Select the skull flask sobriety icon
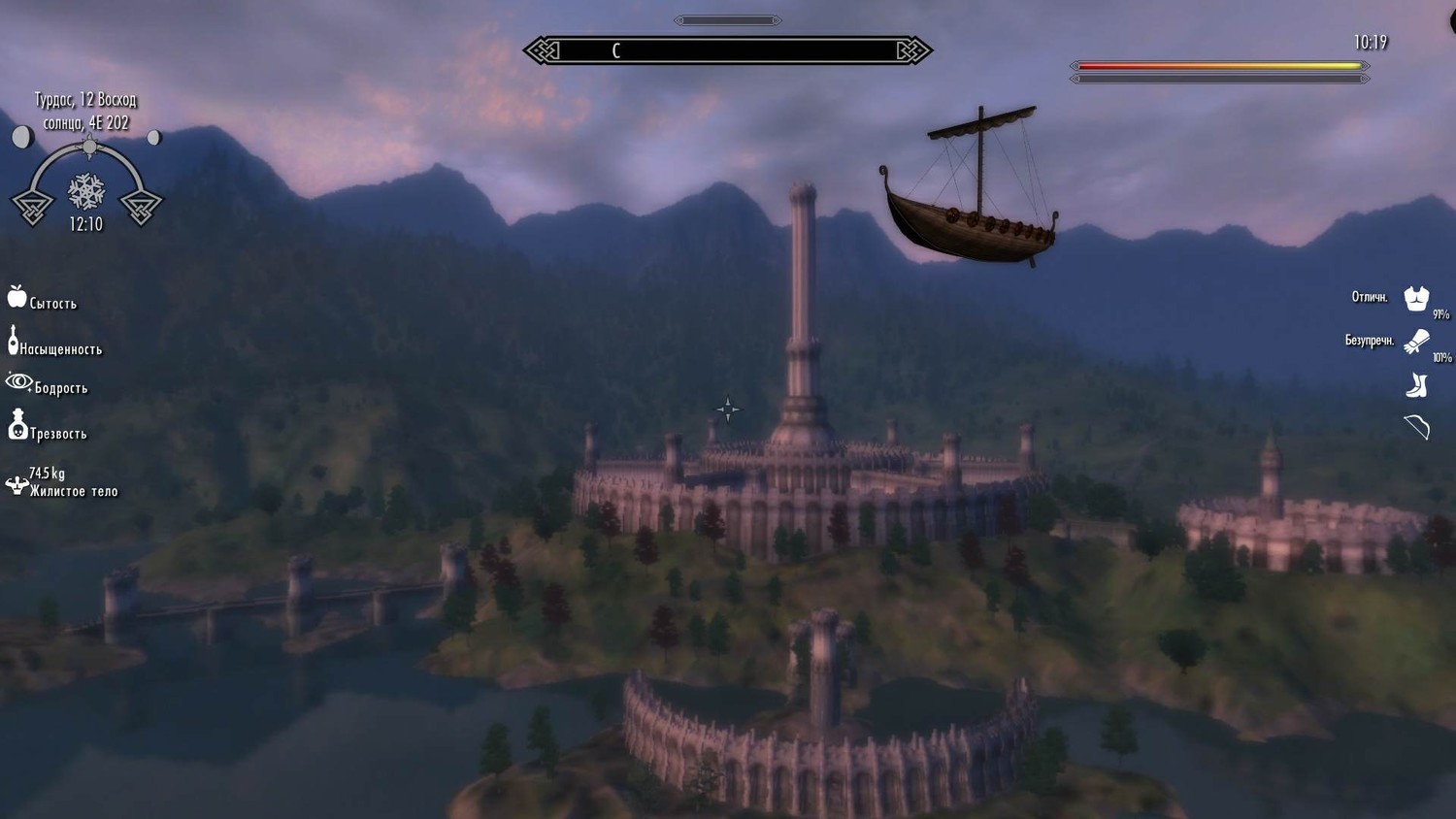Image resolution: width=1456 pixels, height=819 pixels. [17, 424]
